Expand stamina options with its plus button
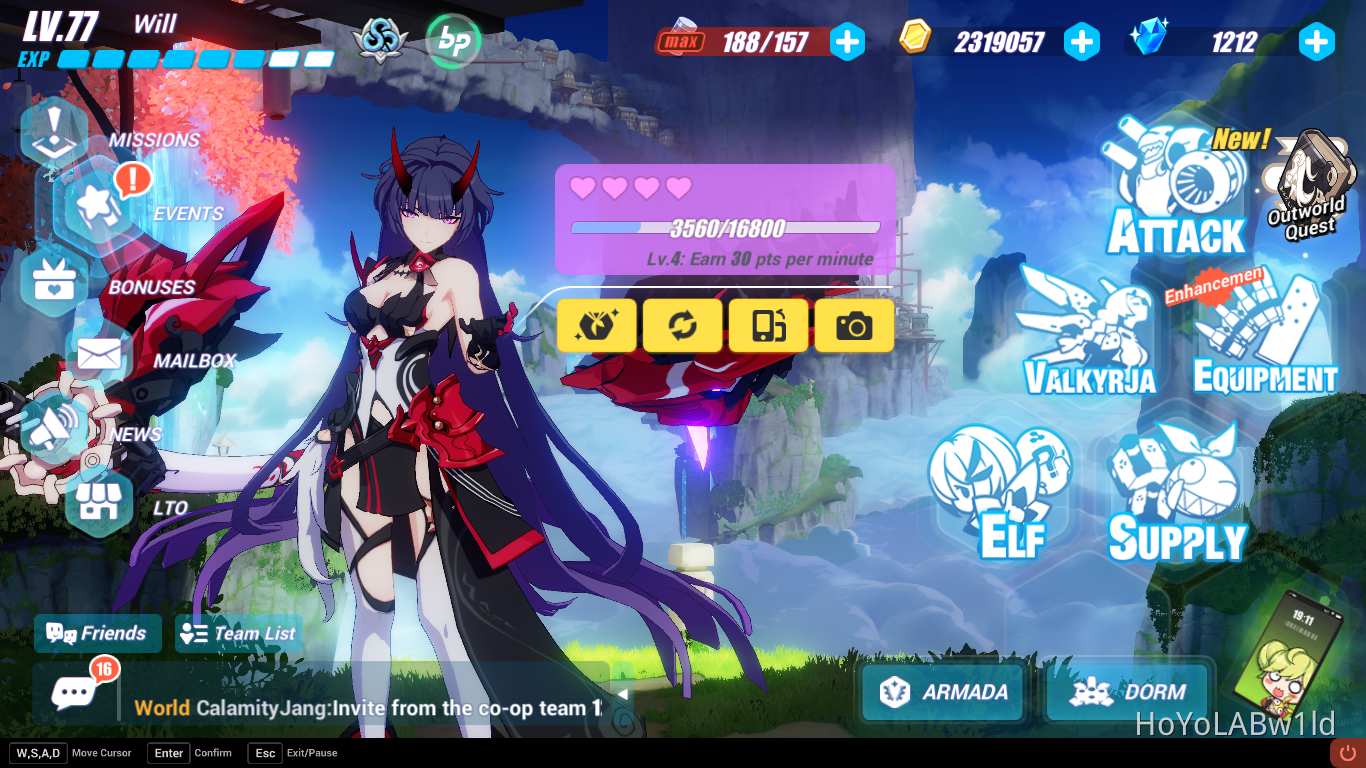 pyautogui.click(x=848, y=42)
